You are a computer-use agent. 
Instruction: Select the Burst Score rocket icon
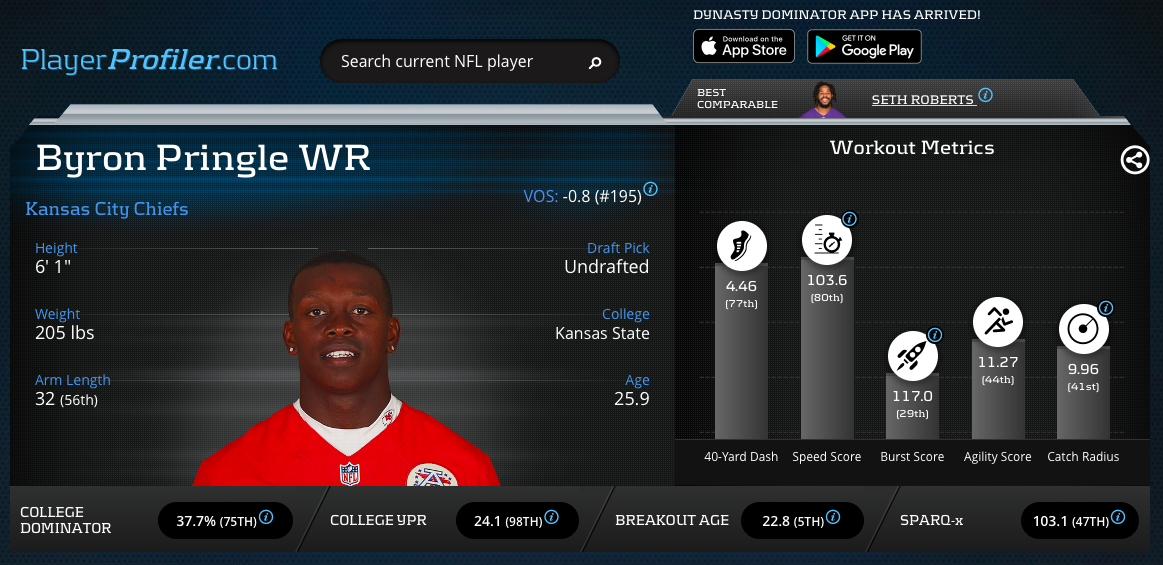[x=912, y=357]
